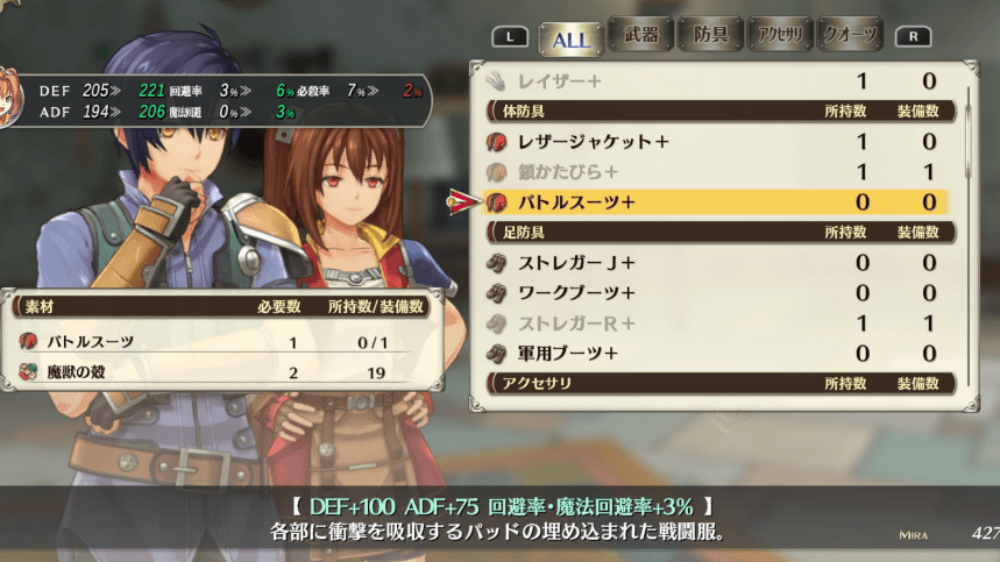
Task: Select the レイザー+ weapon row
Action: [715, 81]
